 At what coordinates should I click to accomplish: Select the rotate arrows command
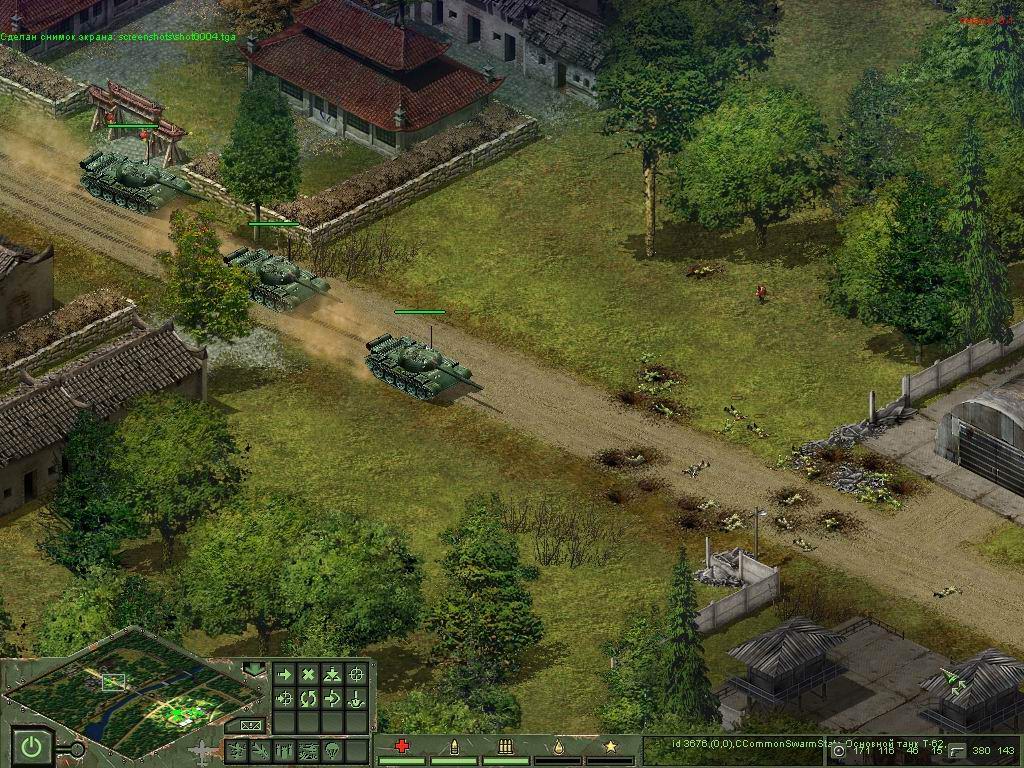(309, 698)
